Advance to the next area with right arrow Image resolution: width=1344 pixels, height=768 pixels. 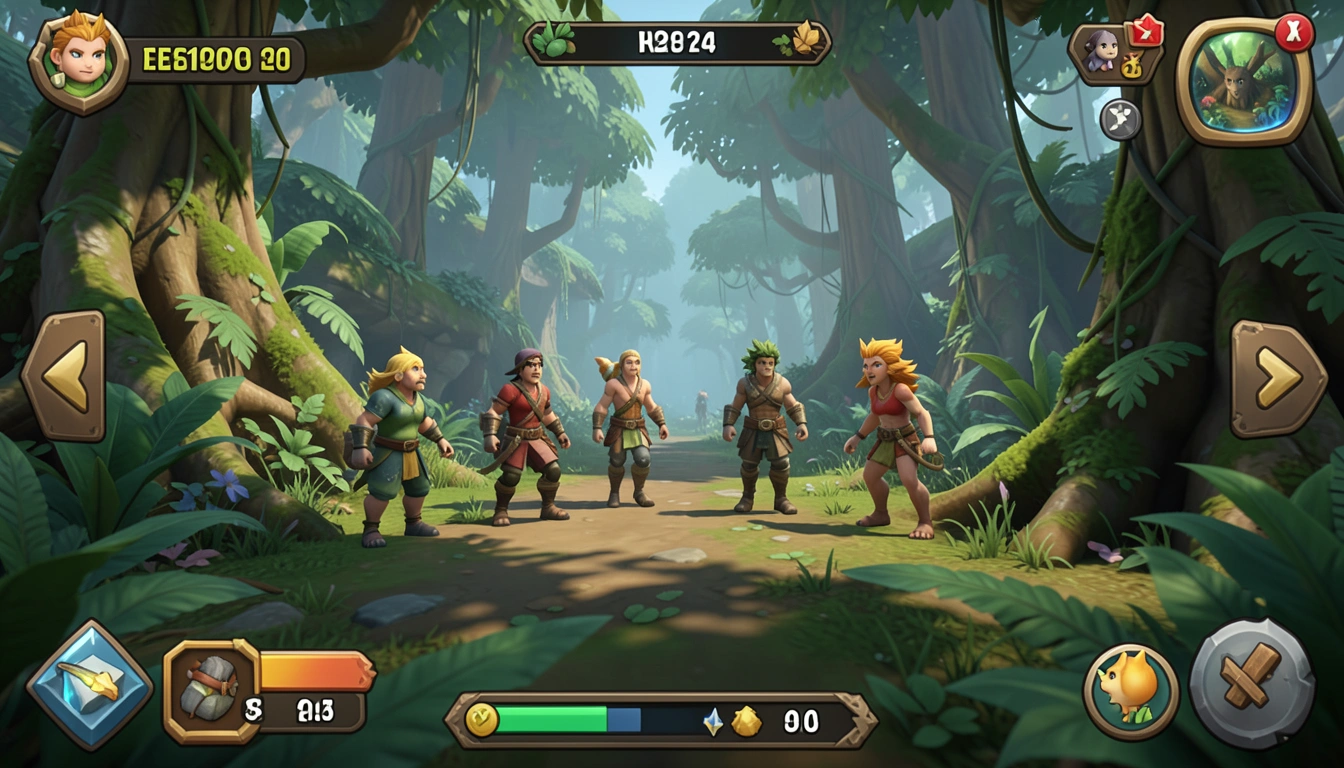tap(1278, 378)
